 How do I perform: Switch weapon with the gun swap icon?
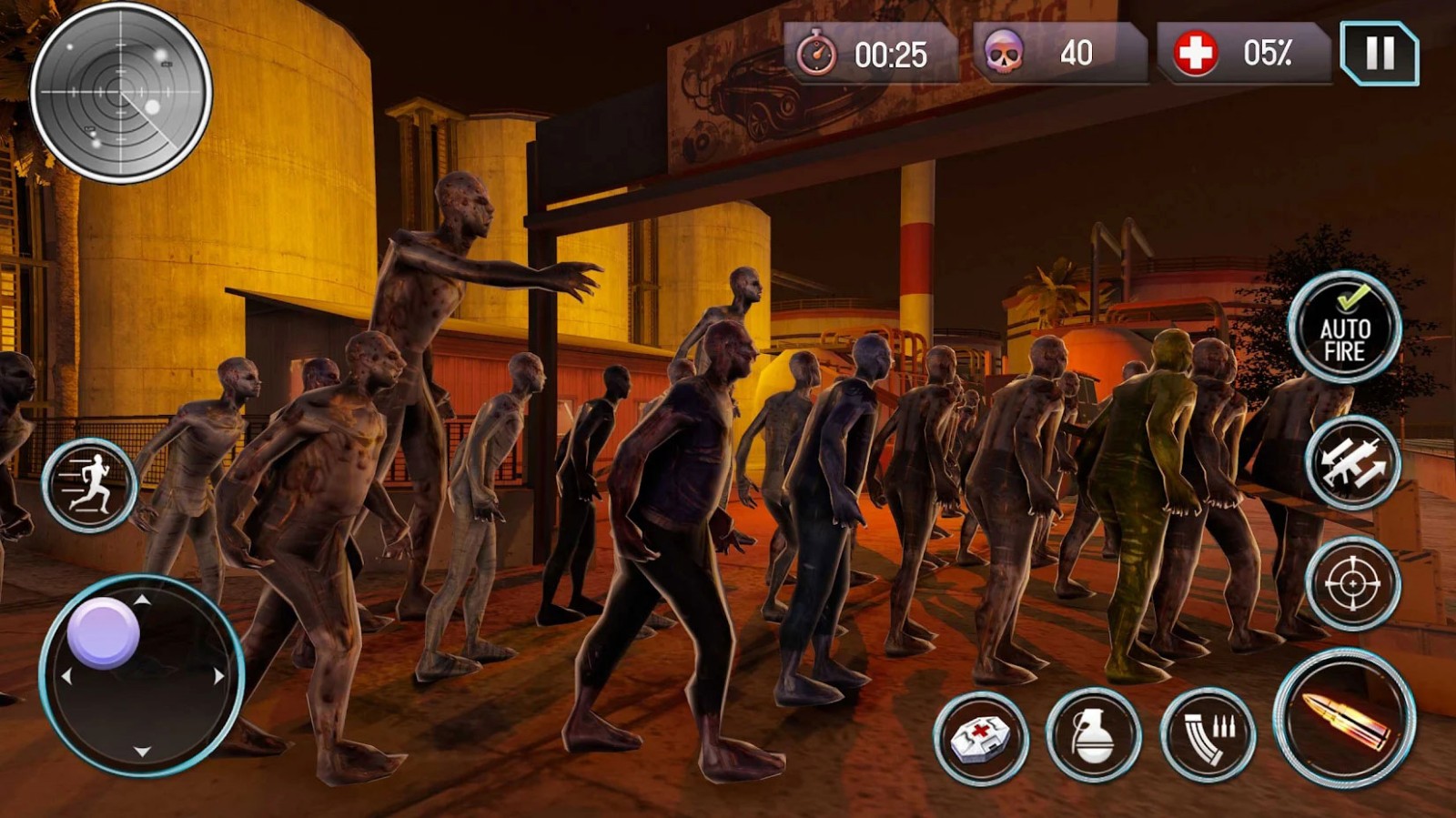tap(1352, 464)
